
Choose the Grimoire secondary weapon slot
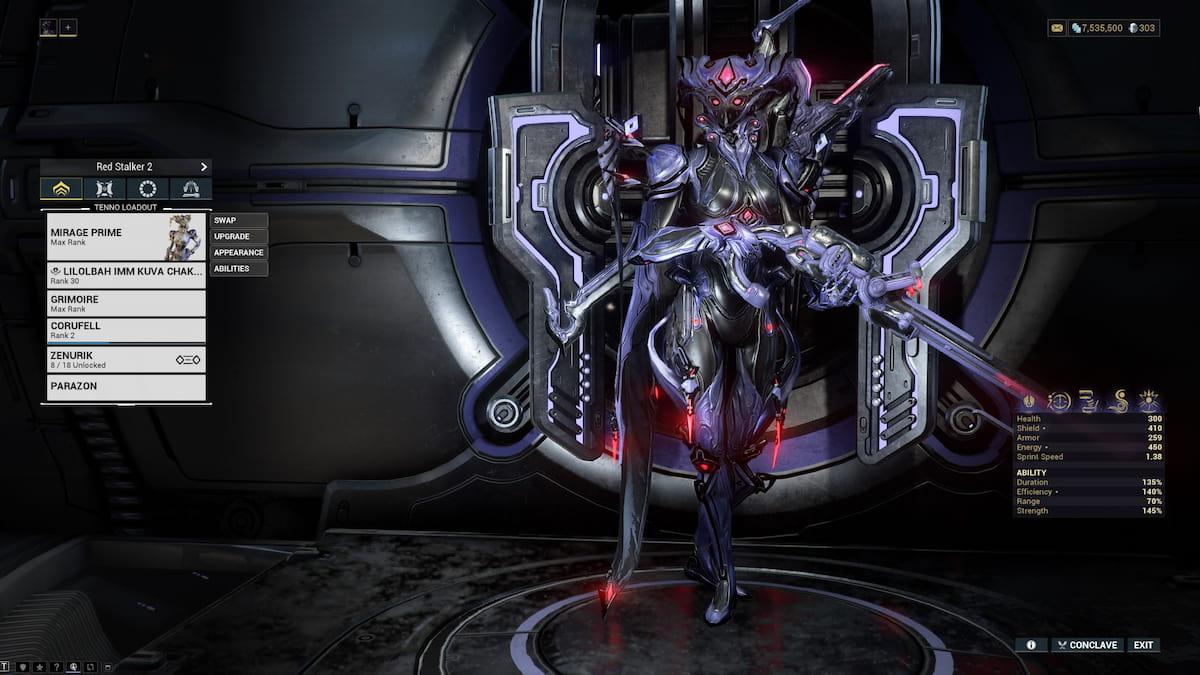126,303
